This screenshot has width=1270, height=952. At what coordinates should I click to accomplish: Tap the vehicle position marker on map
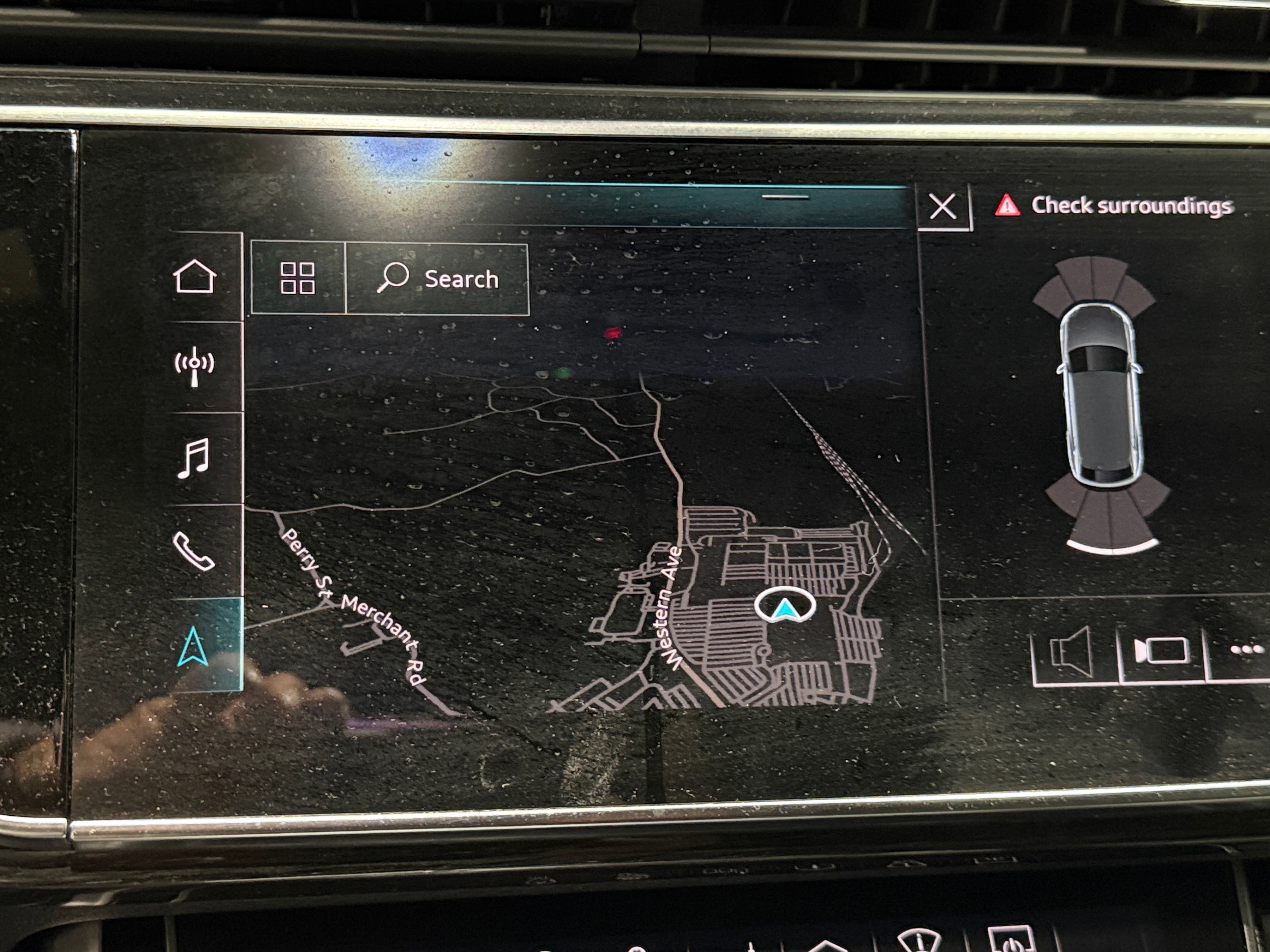785,606
